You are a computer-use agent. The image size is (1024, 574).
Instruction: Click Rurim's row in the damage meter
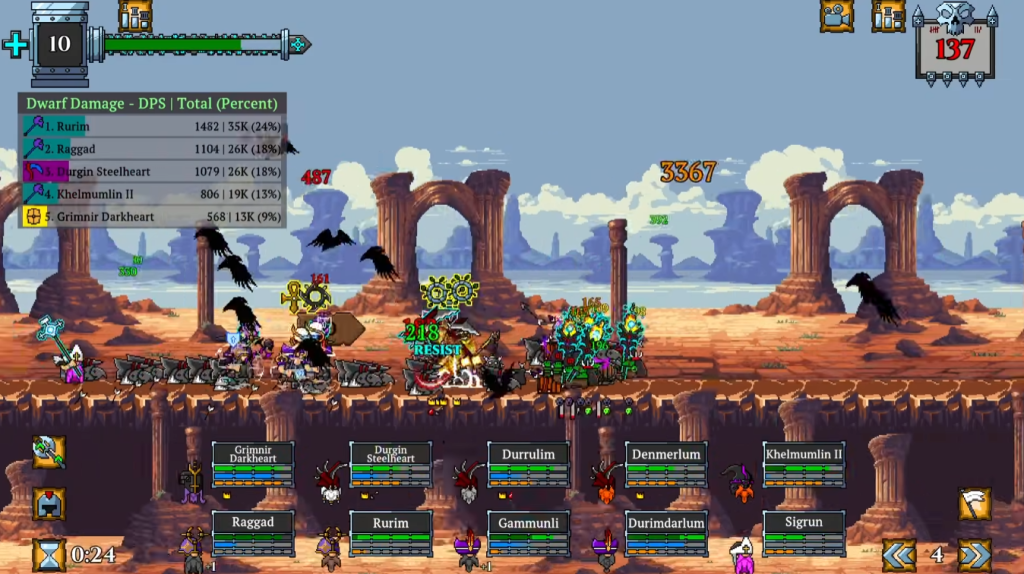point(152,127)
